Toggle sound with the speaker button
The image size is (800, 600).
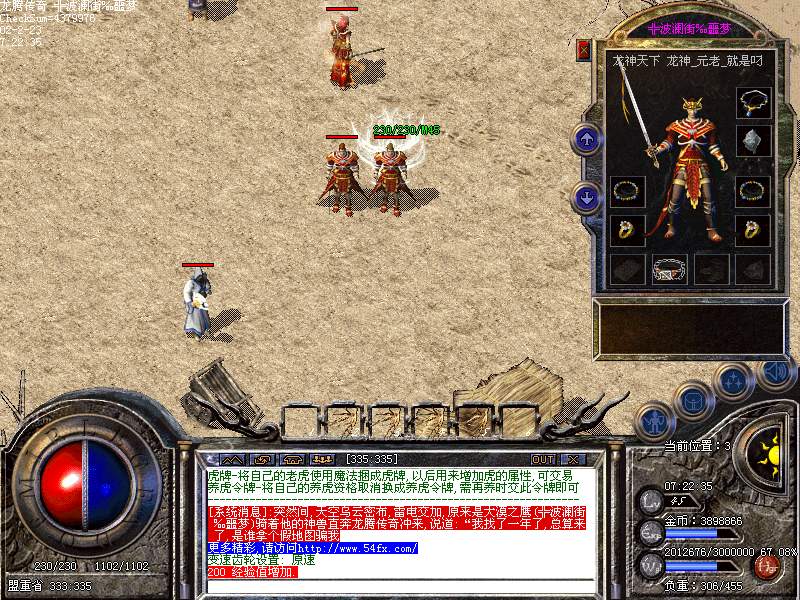pos(774,371)
